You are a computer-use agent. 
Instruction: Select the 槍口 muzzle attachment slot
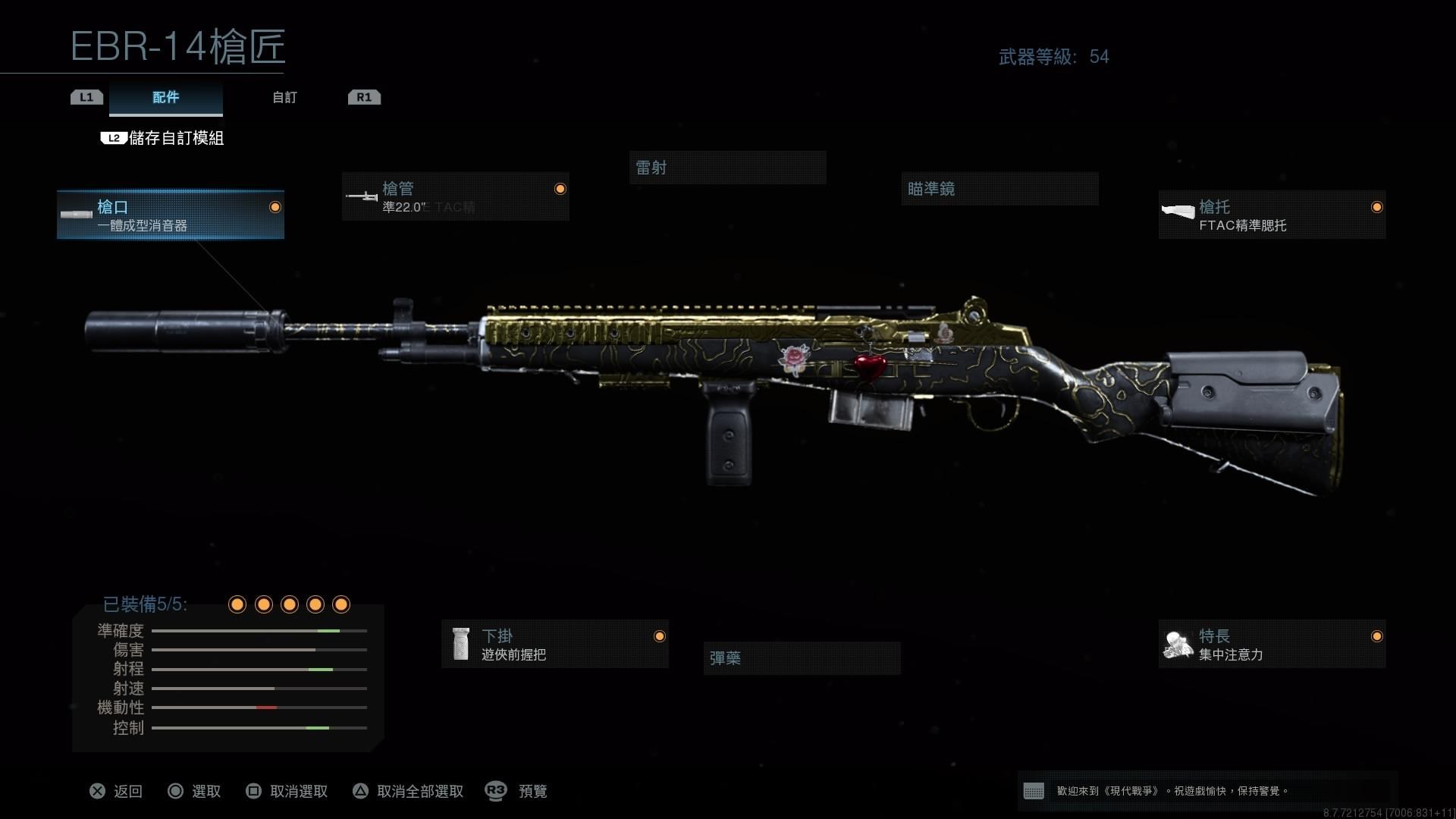(171, 215)
